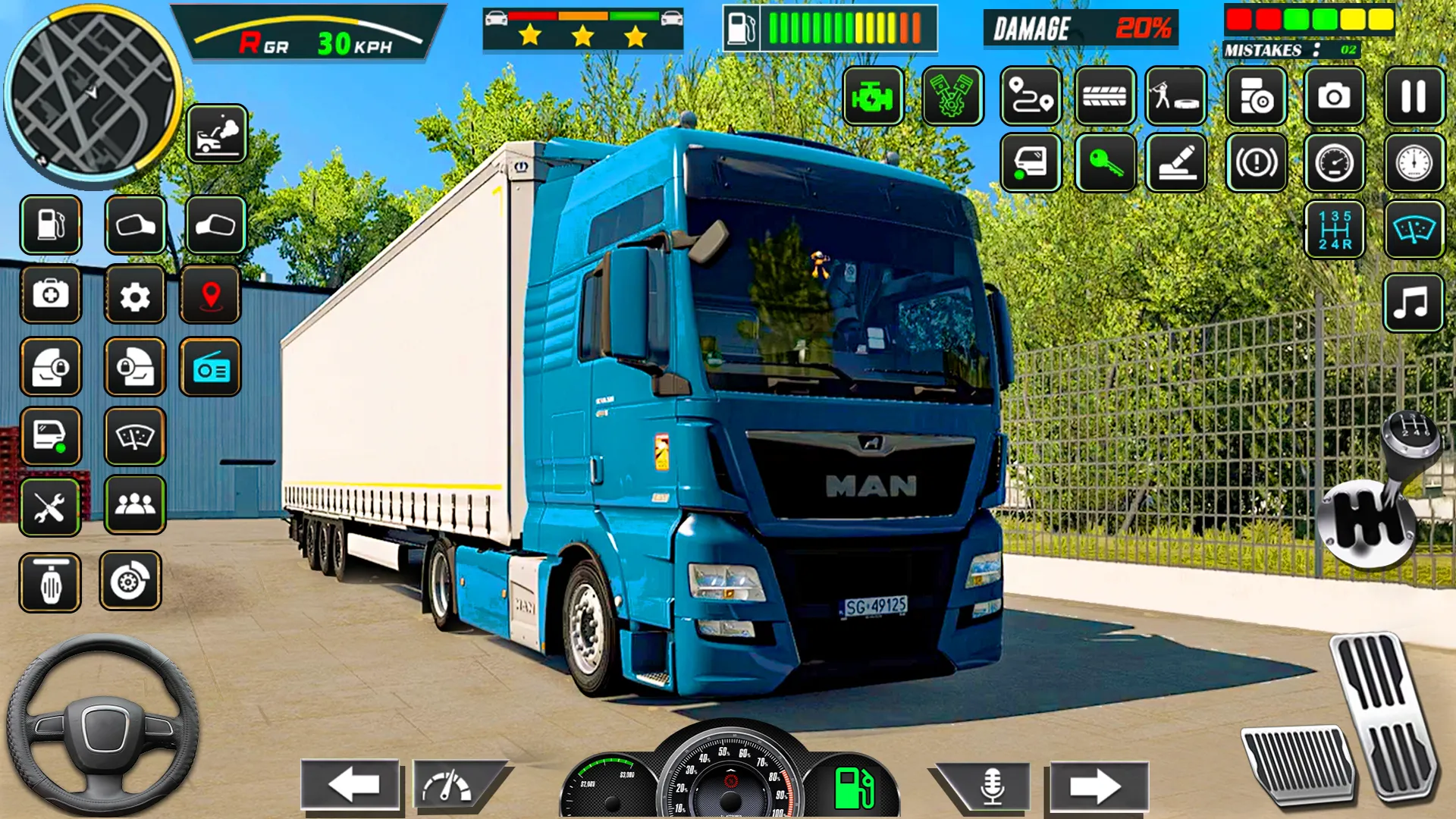Select the fuel station icon
The height and width of the screenshot is (819, 1456).
tap(50, 225)
